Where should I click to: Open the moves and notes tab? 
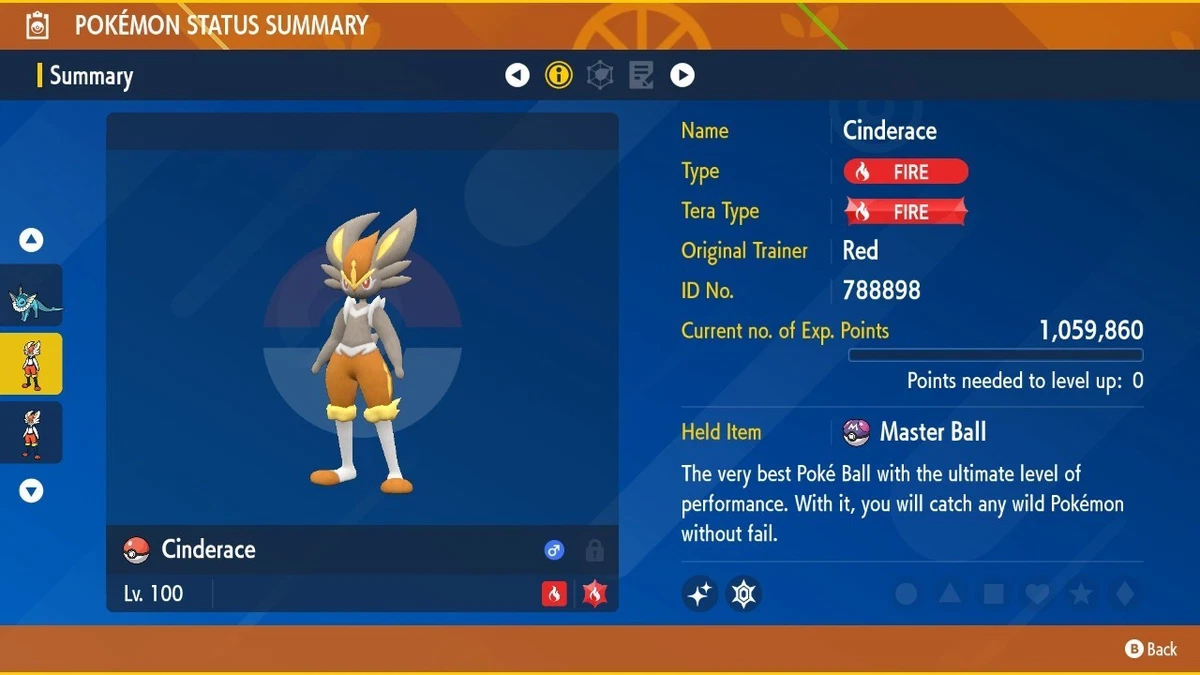pos(641,75)
